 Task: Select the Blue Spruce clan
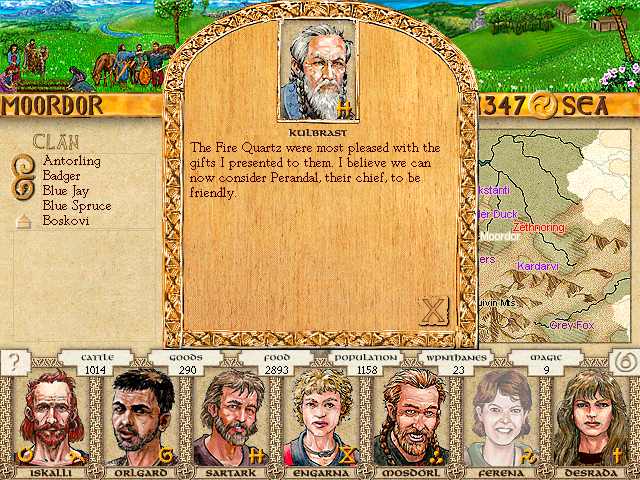point(76,205)
